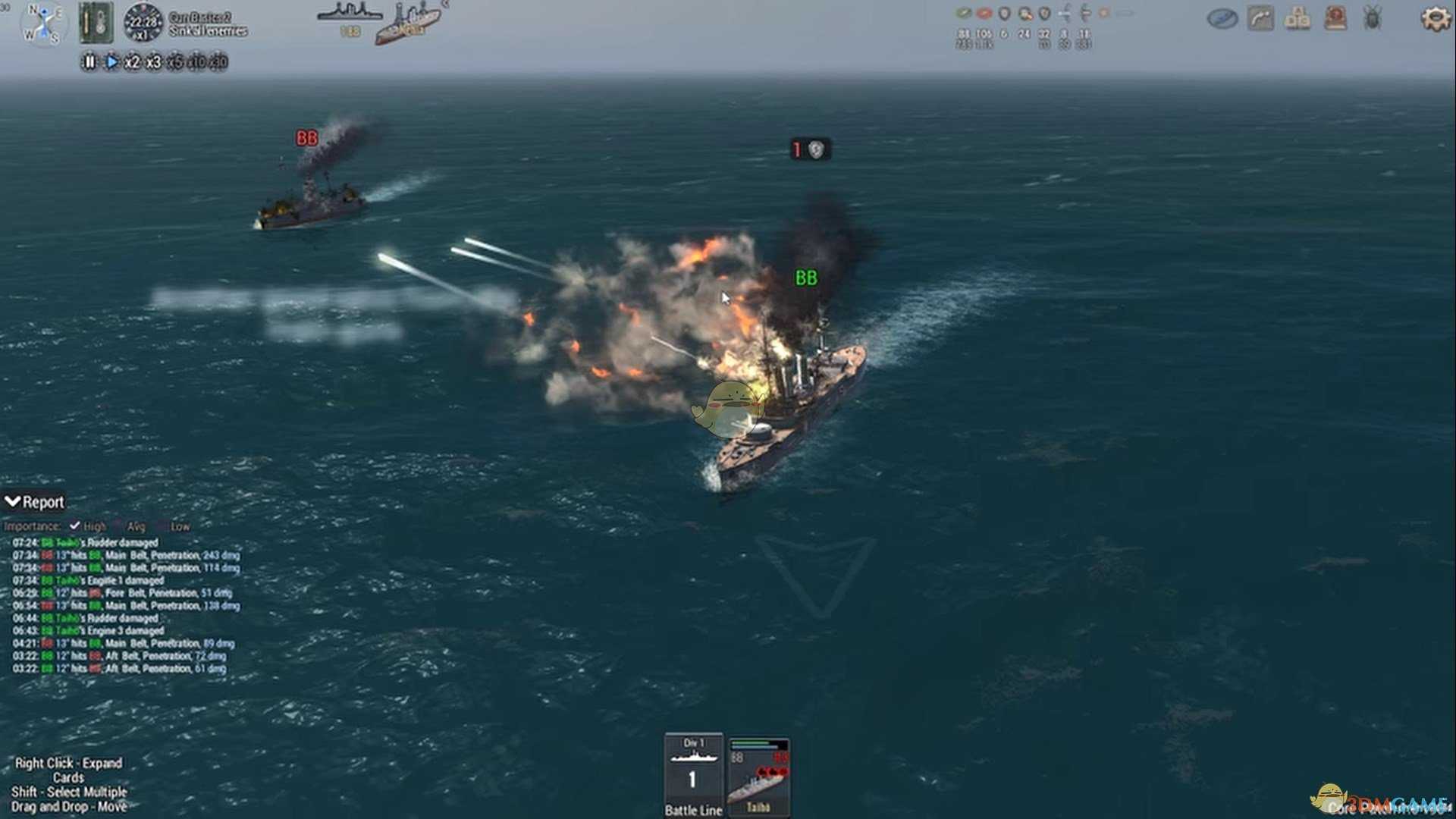Pause the battle
The width and height of the screenshot is (1456, 819).
(89, 62)
